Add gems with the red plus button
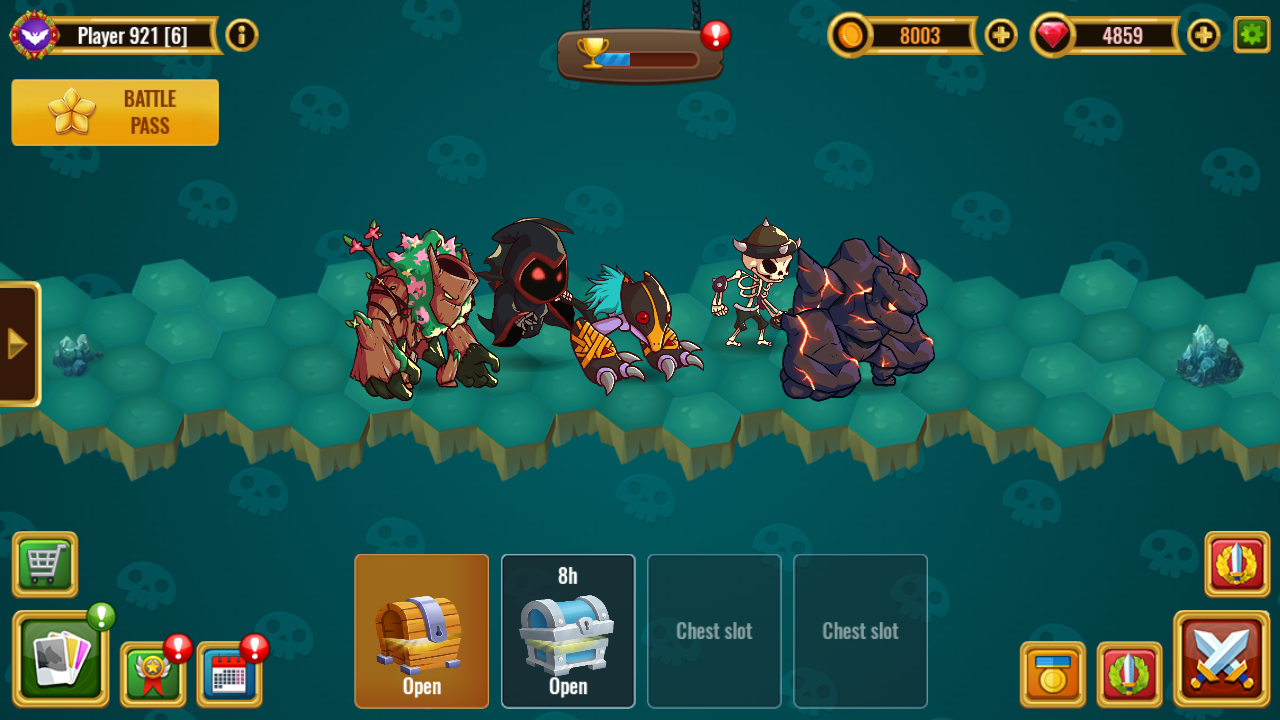 (1203, 35)
